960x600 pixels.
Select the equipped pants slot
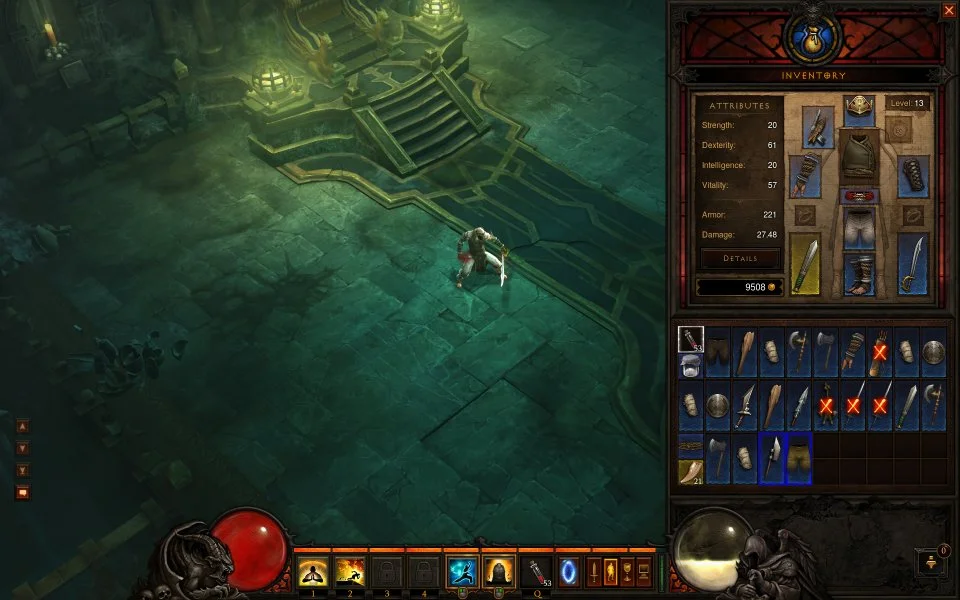click(859, 230)
